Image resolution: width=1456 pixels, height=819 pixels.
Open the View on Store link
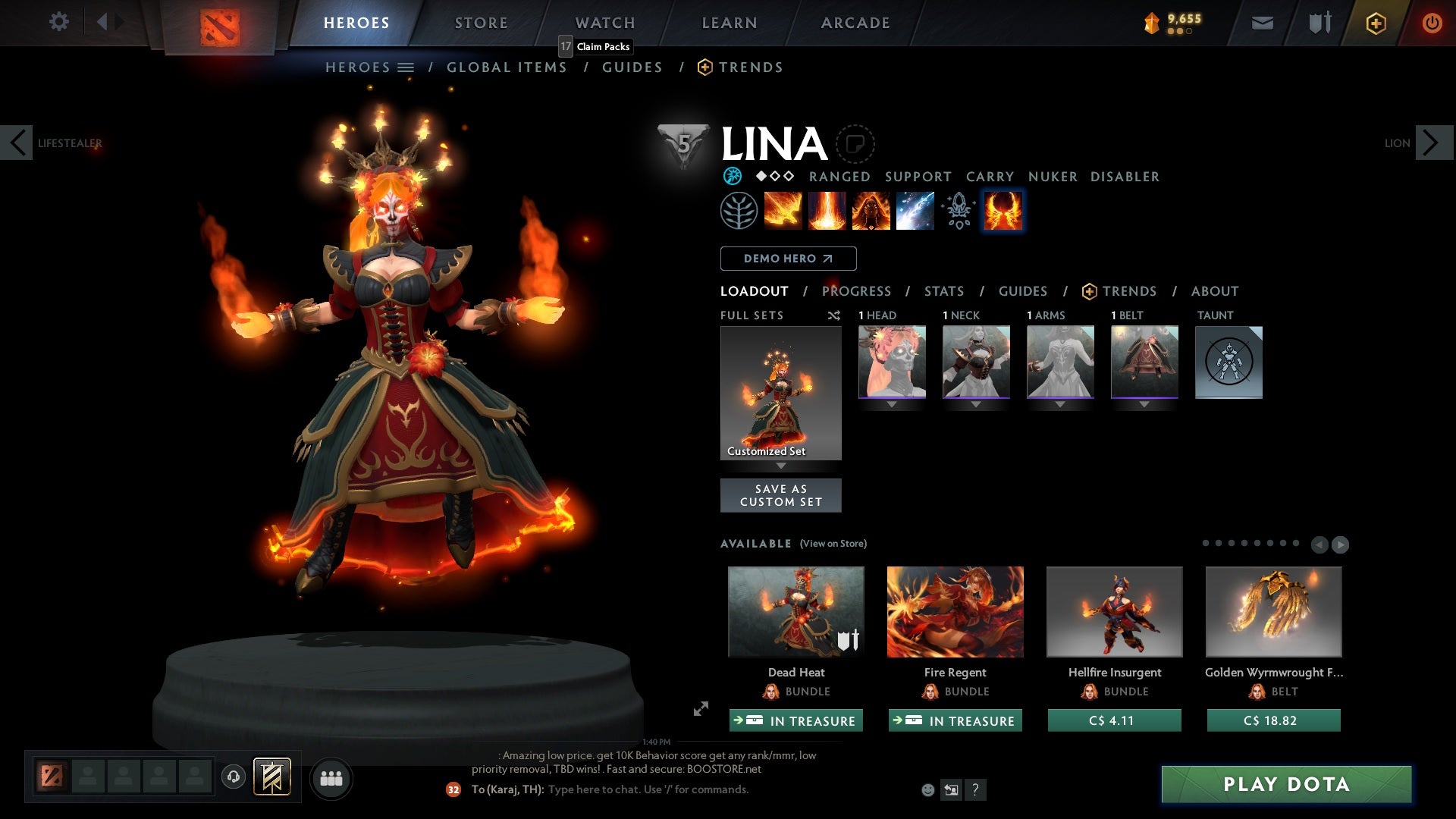point(834,544)
